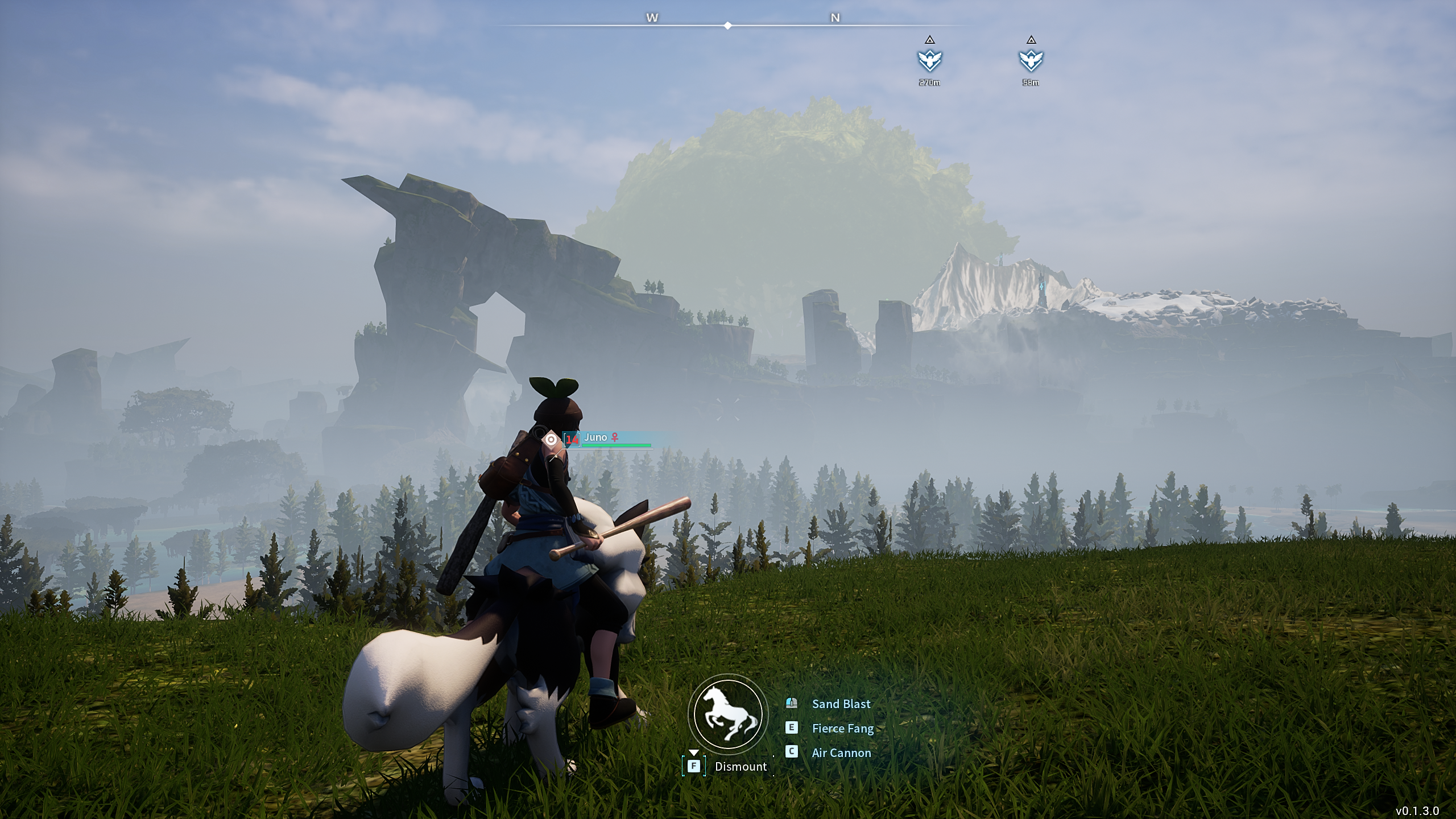Click the triangle marker above the 58m waypoint
This screenshot has width=1456, height=819.
1031,40
